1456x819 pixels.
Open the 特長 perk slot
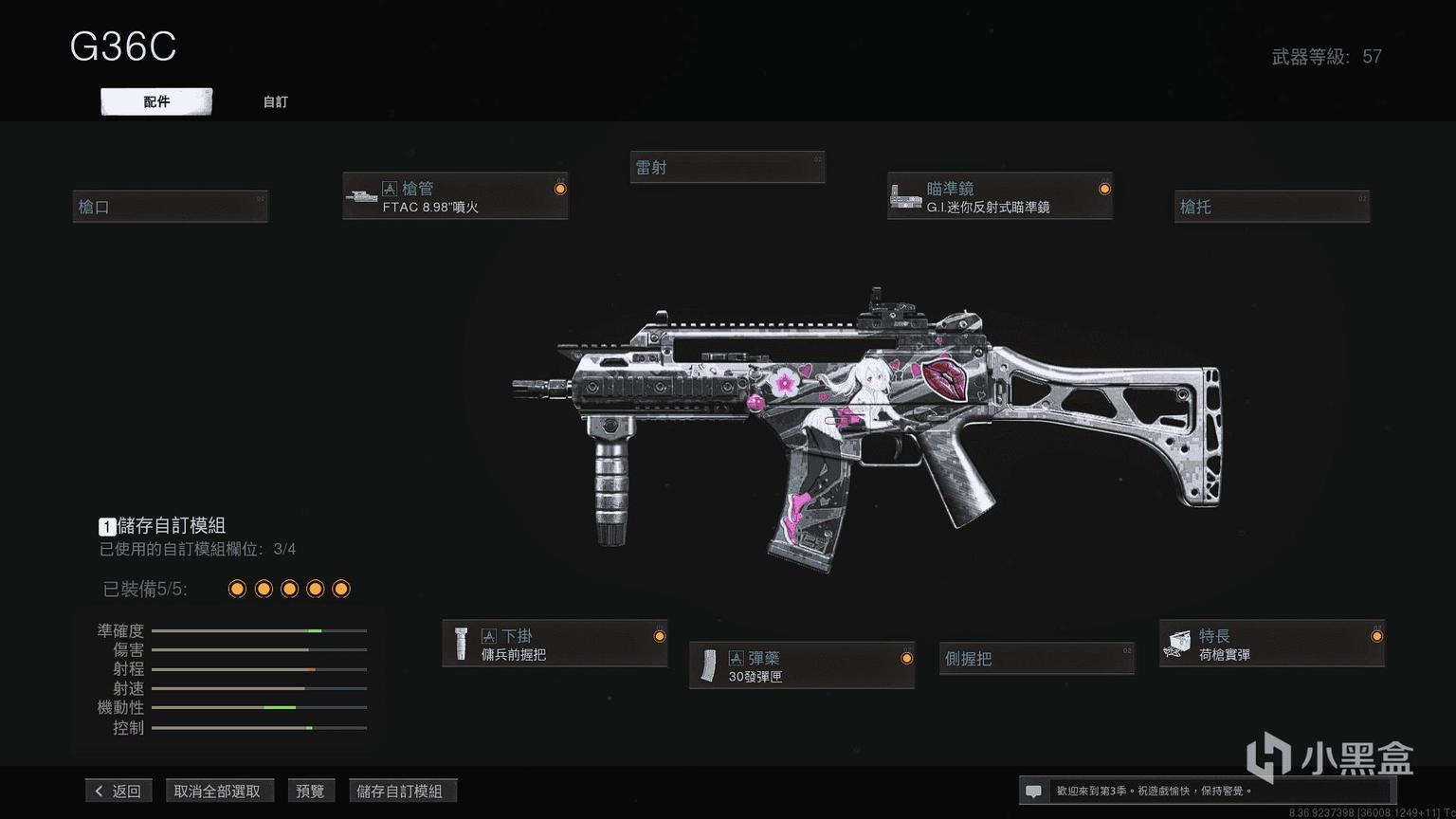coord(1271,645)
